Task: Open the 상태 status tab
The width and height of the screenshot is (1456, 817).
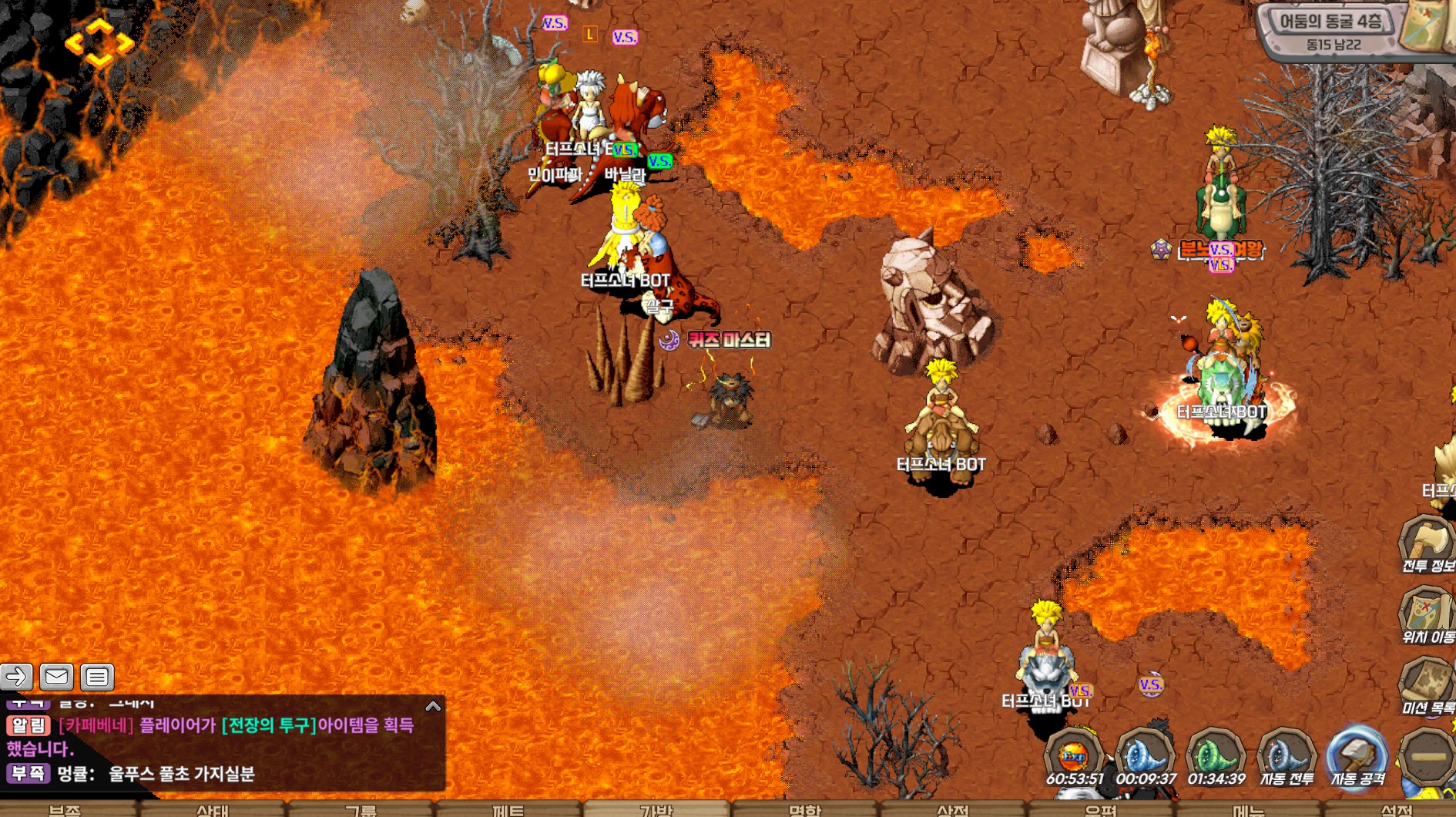Action: point(213,810)
